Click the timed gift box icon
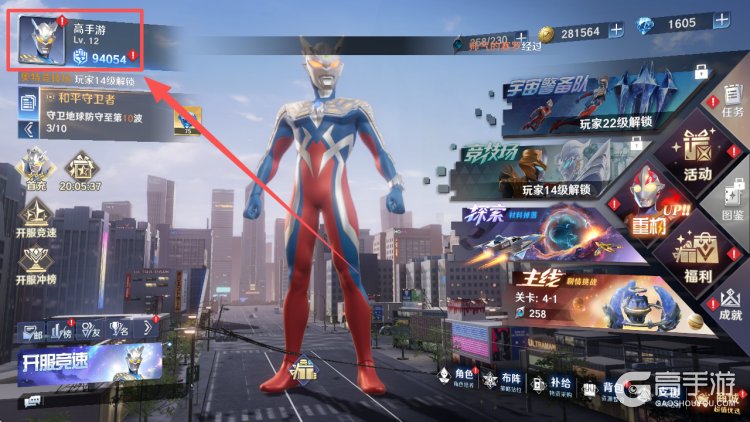 click(78, 168)
